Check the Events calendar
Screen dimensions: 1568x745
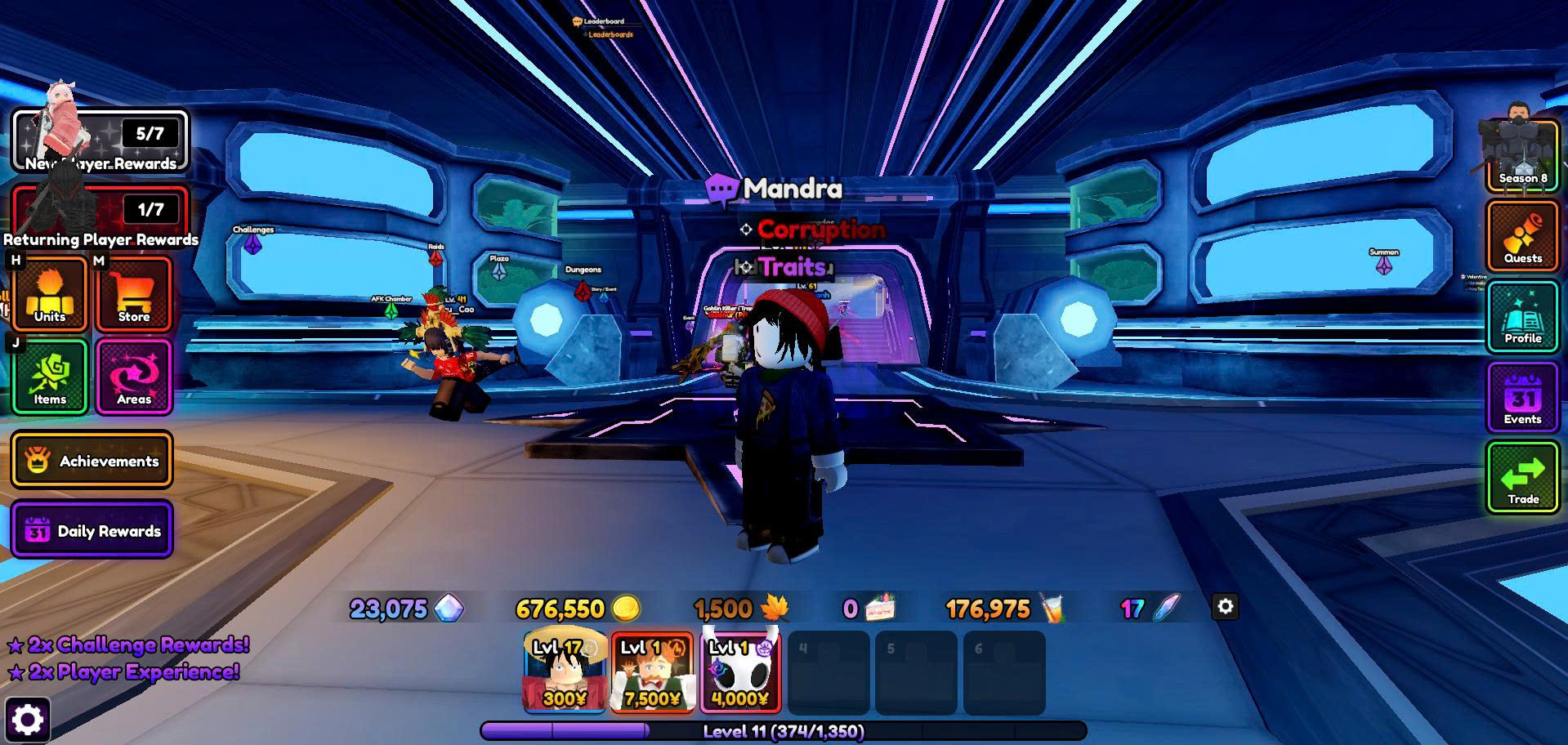point(1522,398)
